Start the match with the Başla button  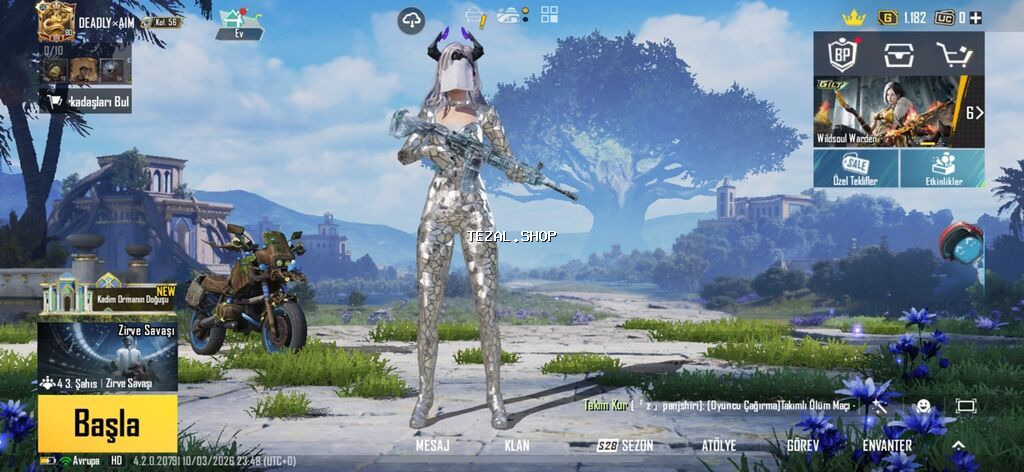(107, 424)
